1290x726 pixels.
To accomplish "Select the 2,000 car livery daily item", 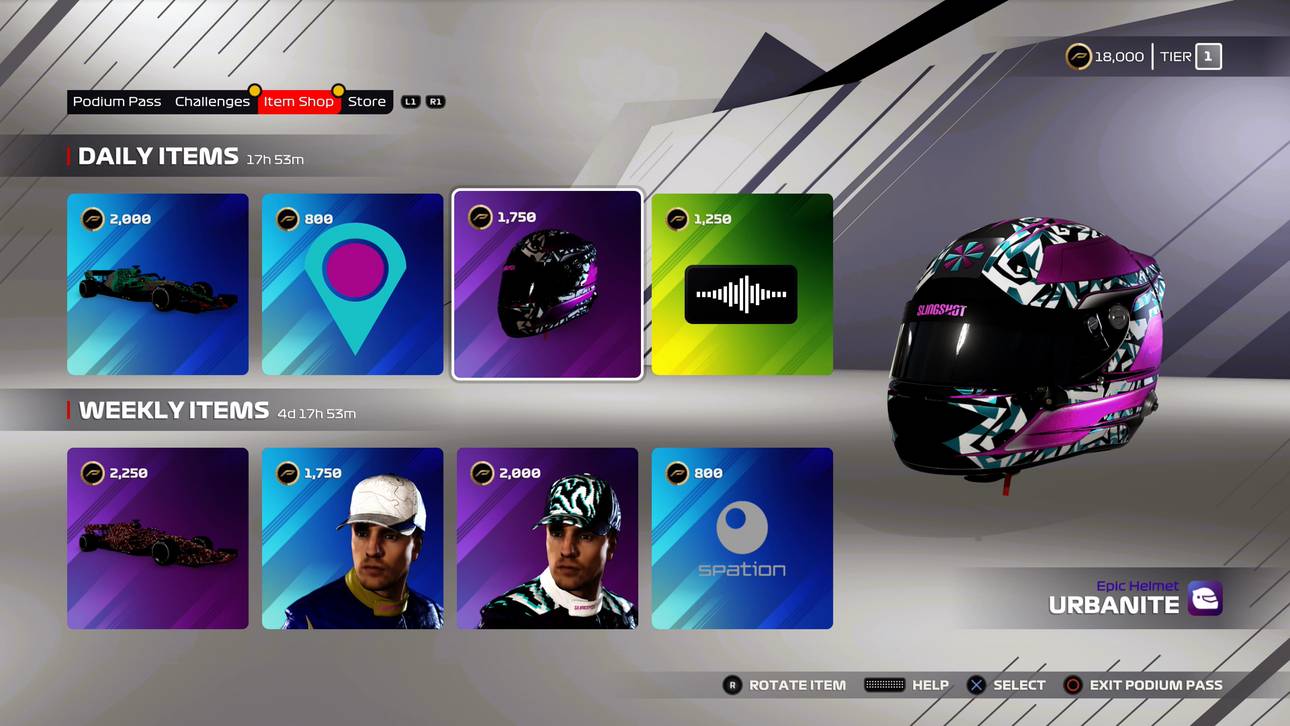I will click(x=157, y=285).
